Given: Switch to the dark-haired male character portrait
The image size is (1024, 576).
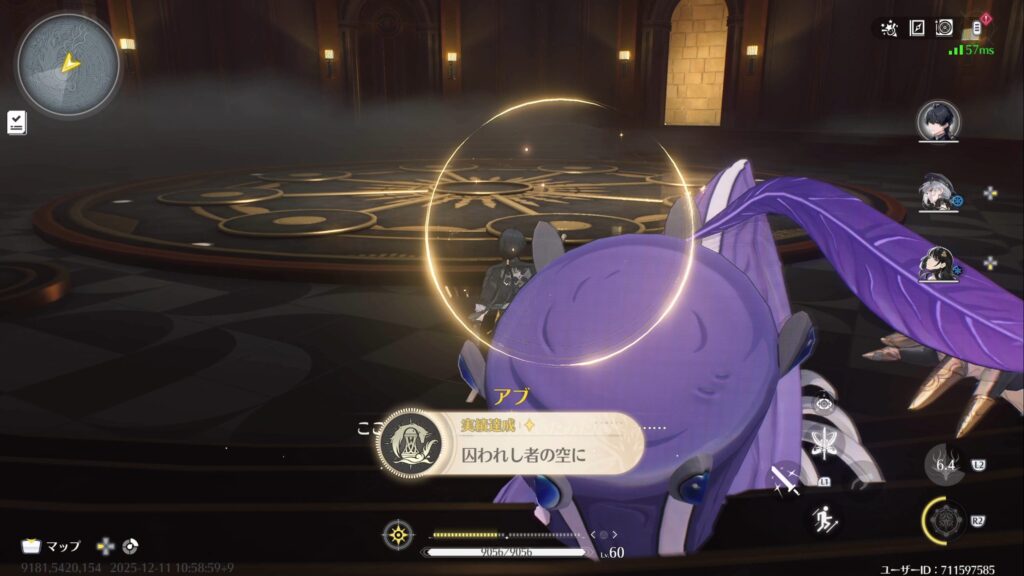Looking at the screenshot, I should pos(938,122).
